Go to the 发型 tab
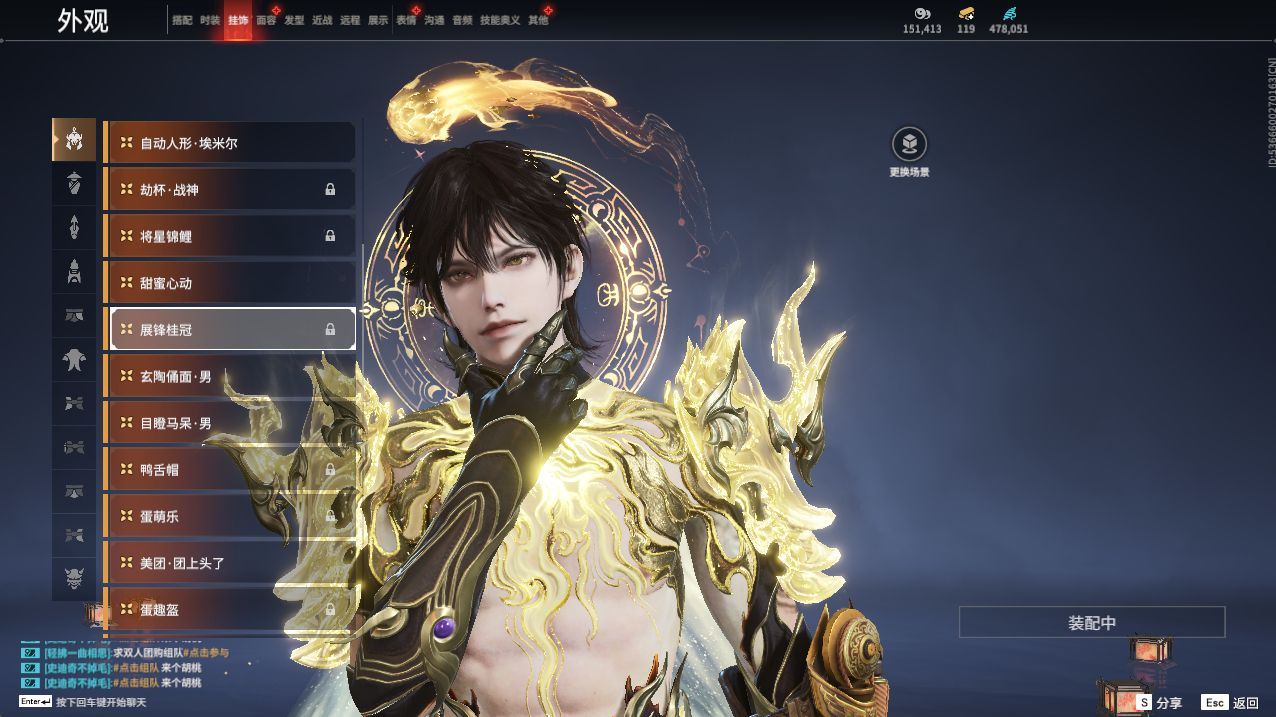 tap(294, 20)
